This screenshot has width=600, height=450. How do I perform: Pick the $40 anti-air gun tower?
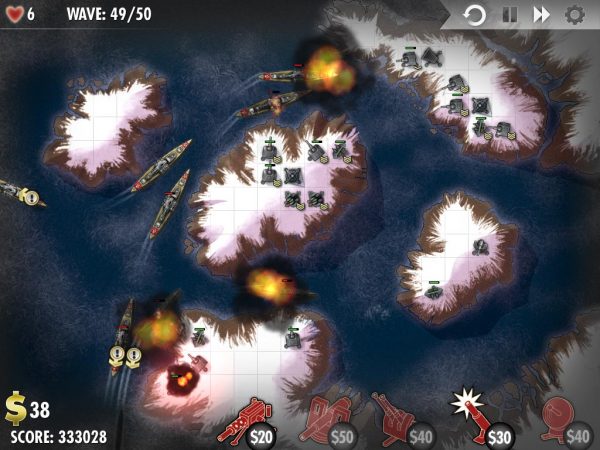pyautogui.click(x=403, y=420)
